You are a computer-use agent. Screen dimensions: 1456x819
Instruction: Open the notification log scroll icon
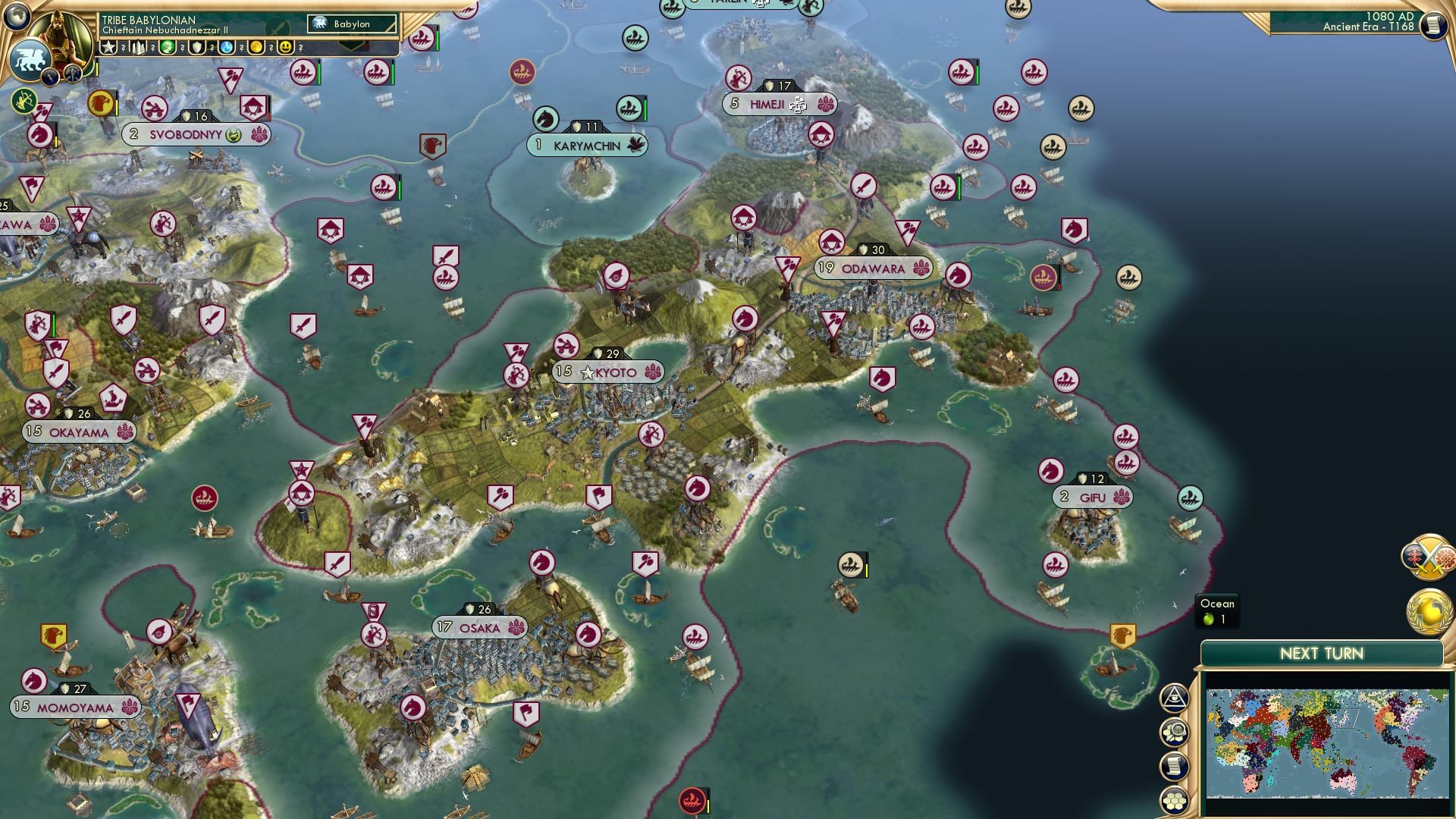point(1174,766)
